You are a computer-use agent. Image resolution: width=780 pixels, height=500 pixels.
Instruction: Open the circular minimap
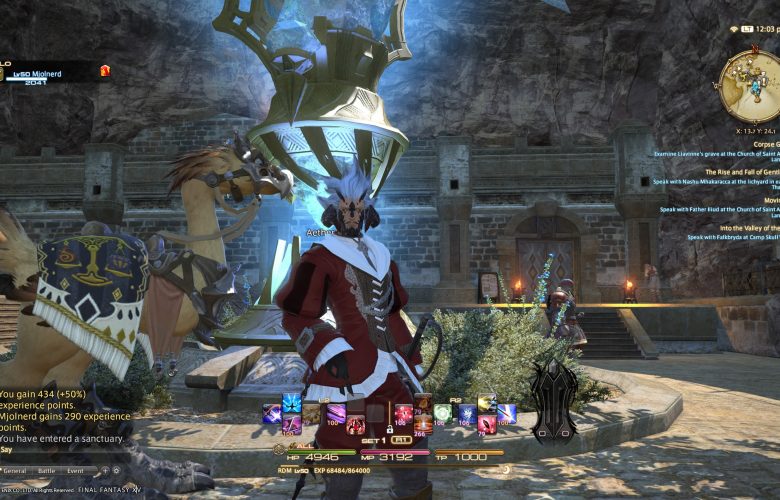coord(748,86)
